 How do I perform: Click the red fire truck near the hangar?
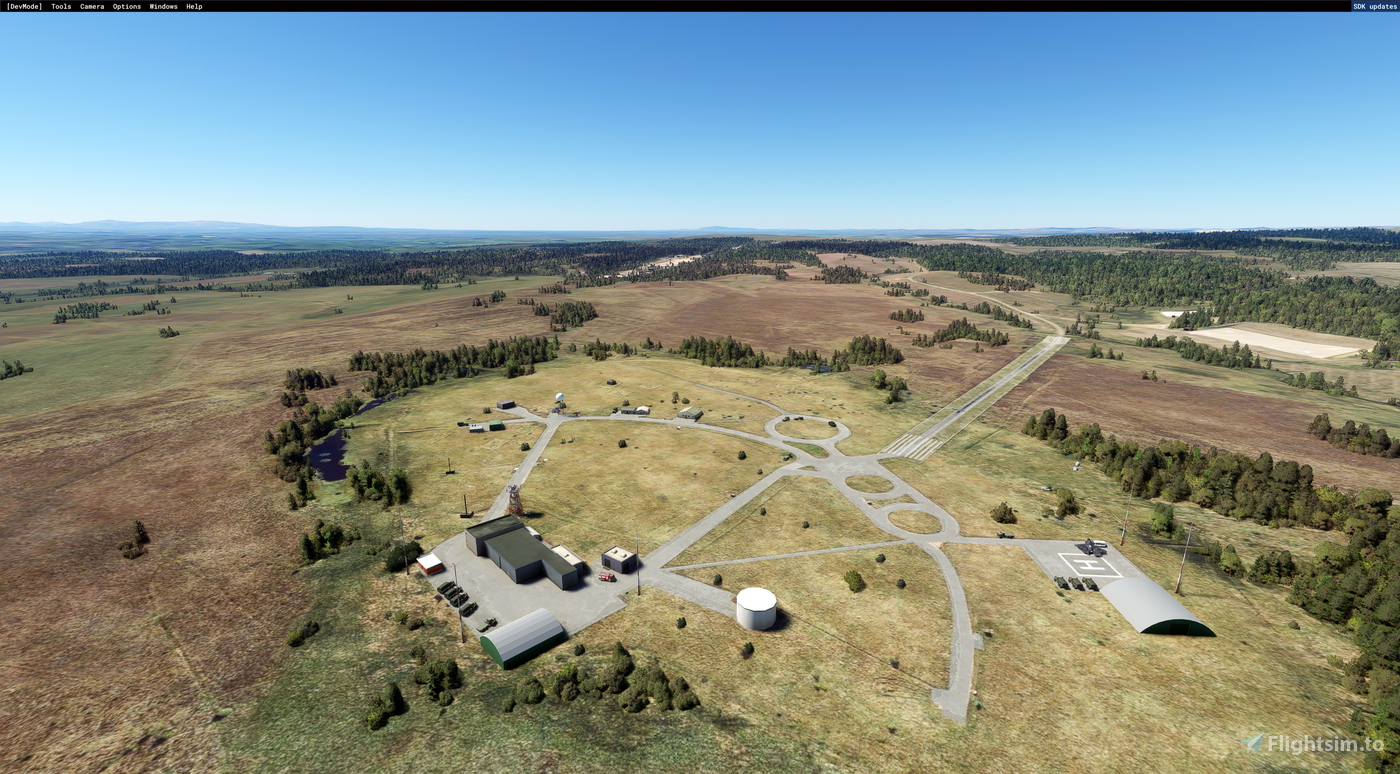click(x=606, y=576)
